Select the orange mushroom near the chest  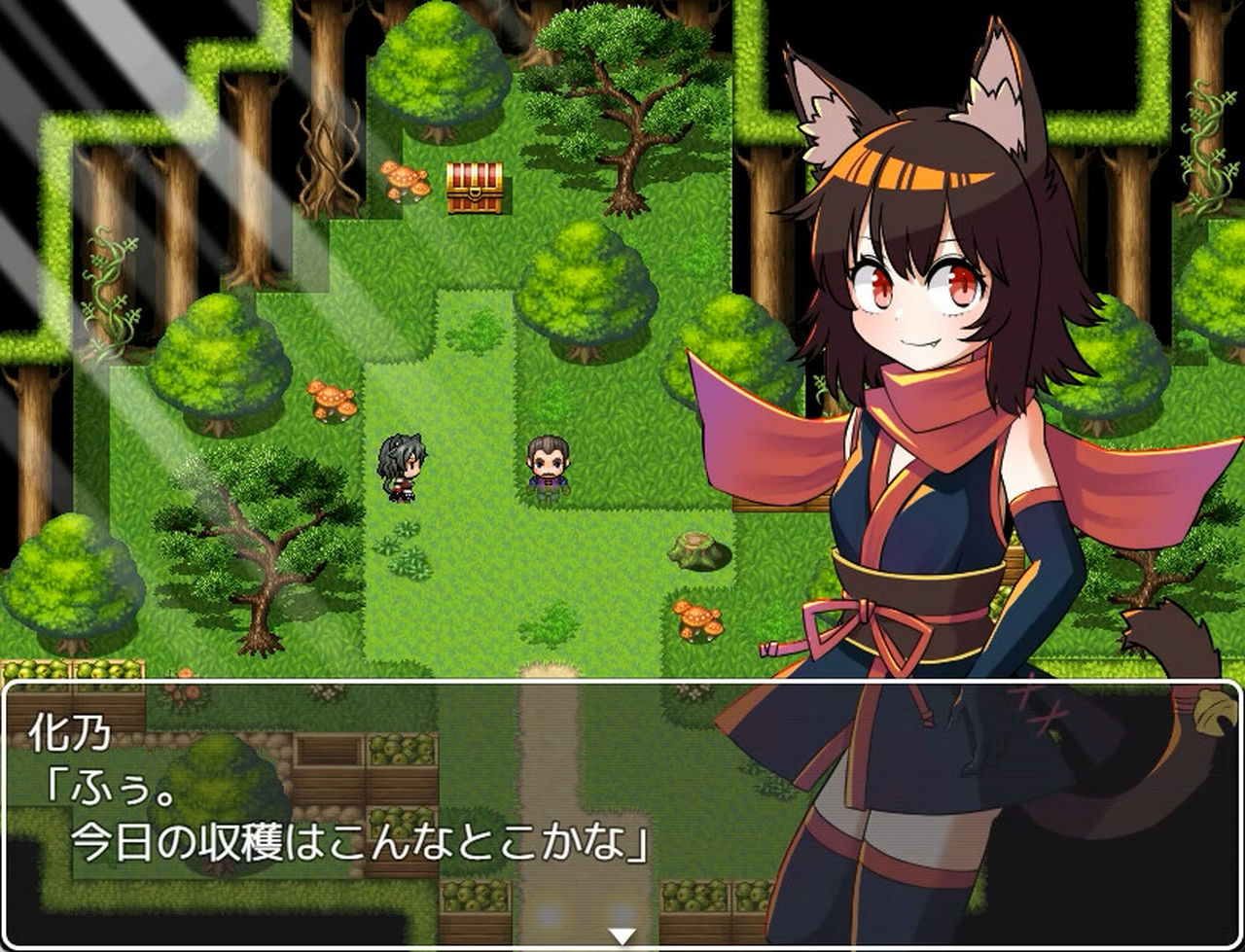click(x=405, y=179)
